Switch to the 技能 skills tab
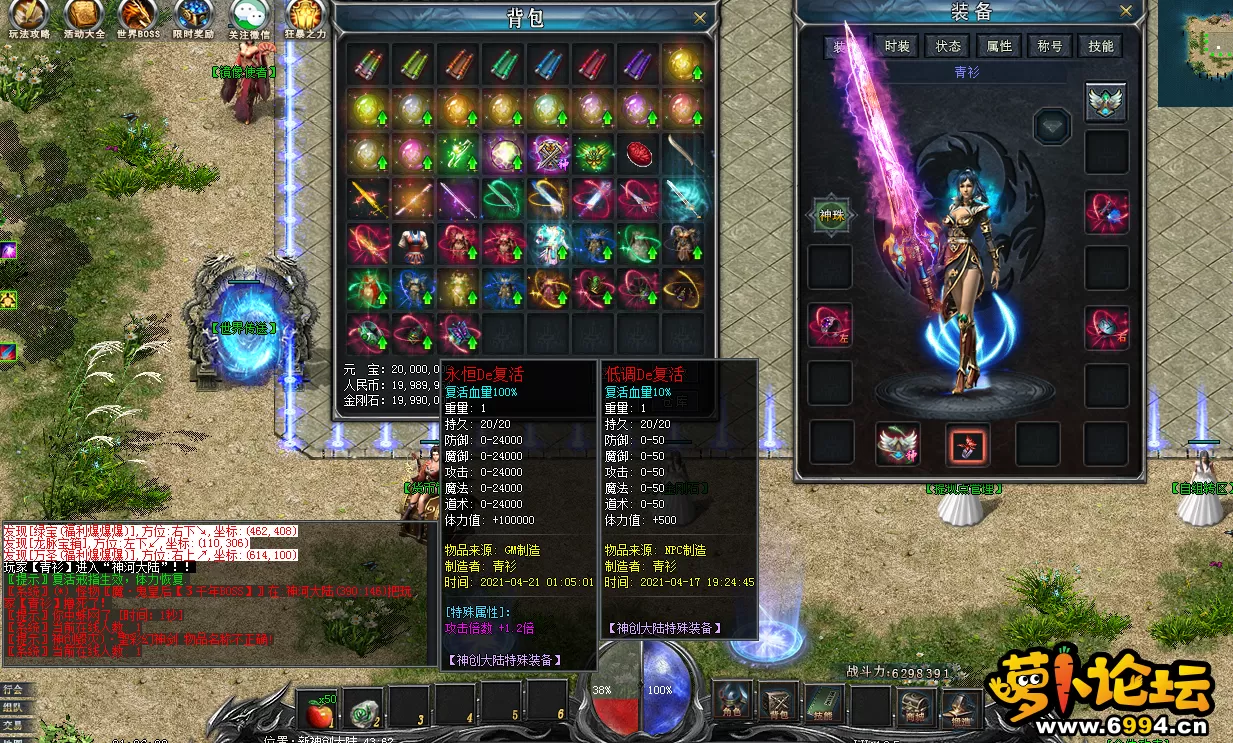Viewport: 1233px width, 743px height. (1101, 46)
